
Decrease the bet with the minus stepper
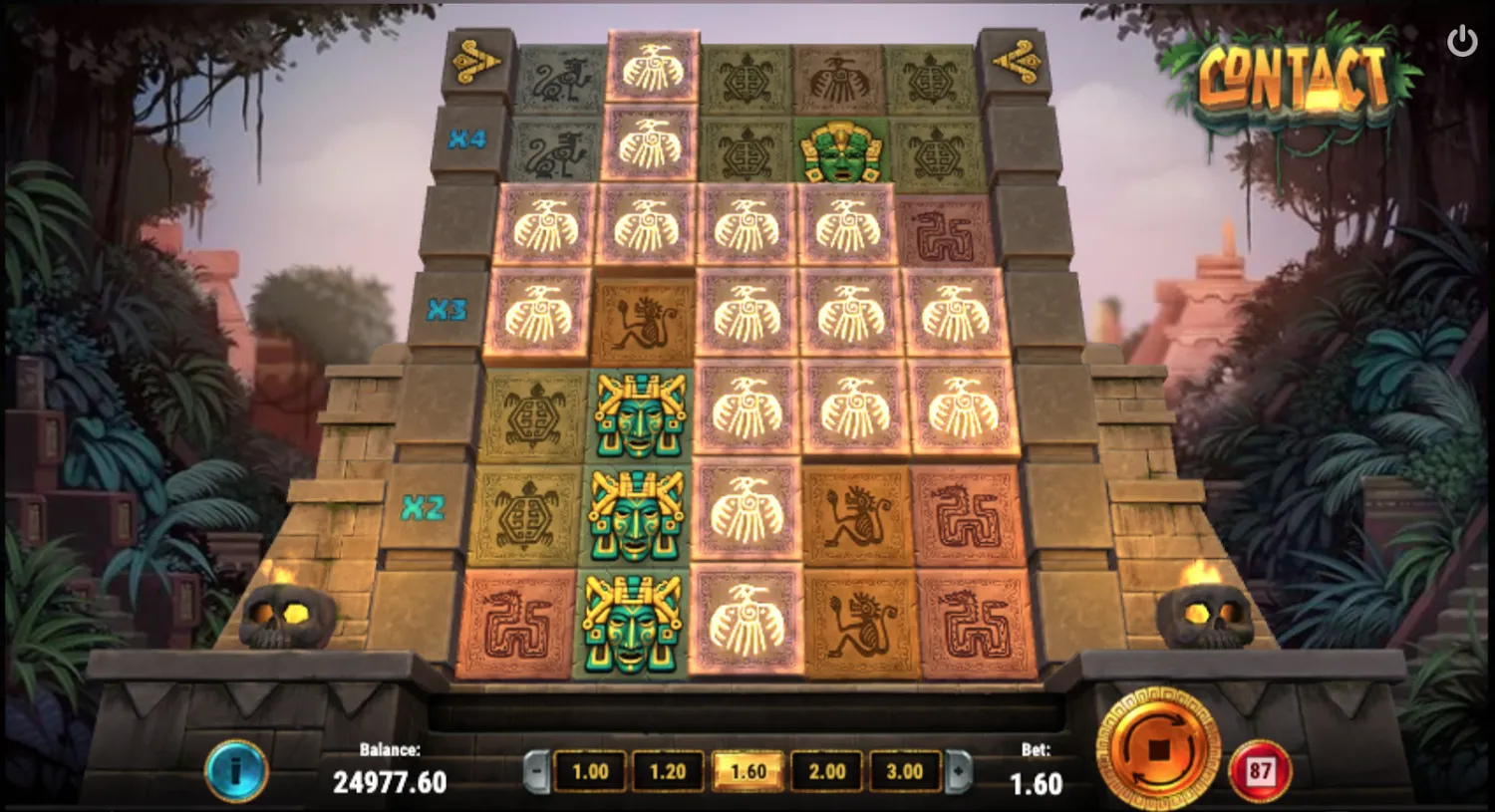pyautogui.click(x=536, y=770)
